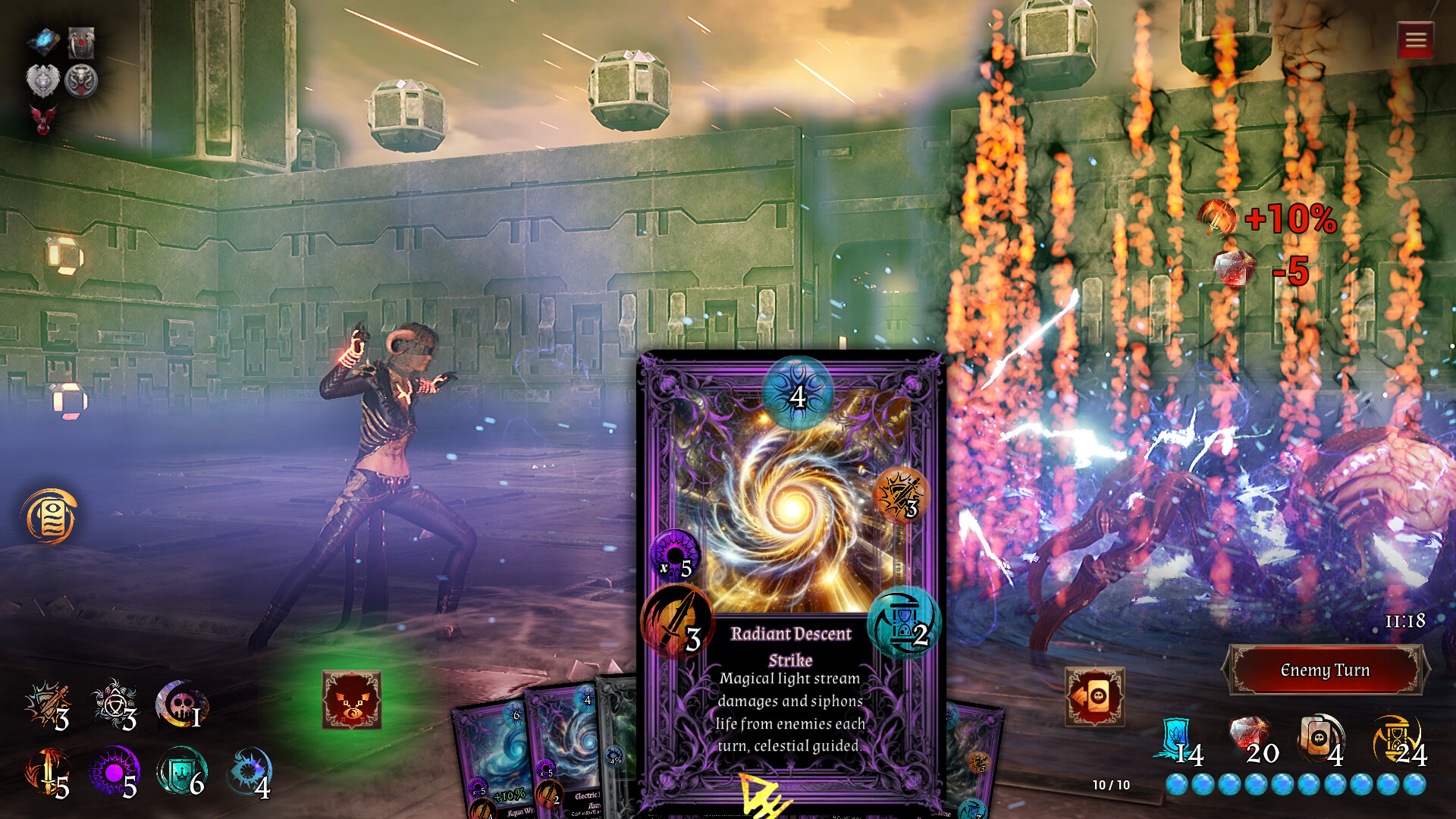1456x819 pixels.
Task: Open the hamburger menu in the top-right corner
Action: (1414, 39)
